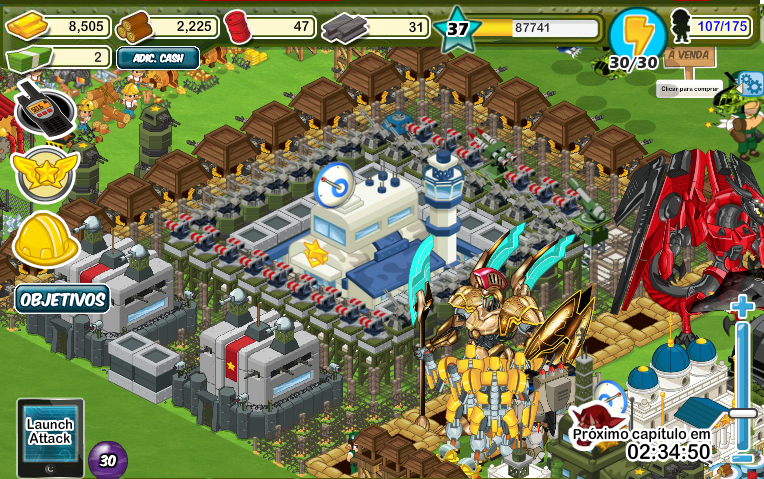The width and height of the screenshot is (764, 479).
Task: Click the green cash stack icon
Action: point(26,58)
